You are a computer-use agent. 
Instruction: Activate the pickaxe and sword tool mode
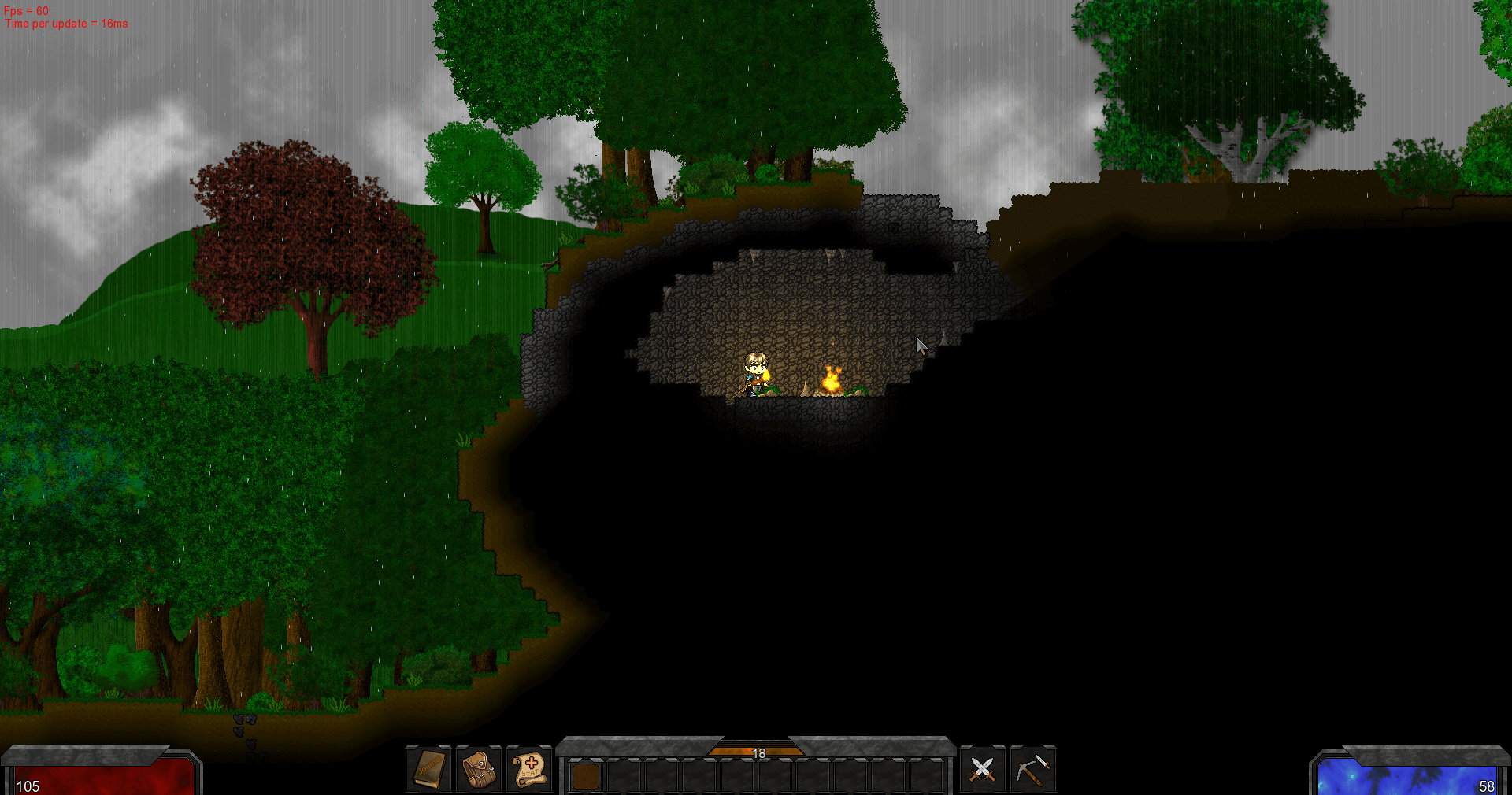pos(1032,769)
